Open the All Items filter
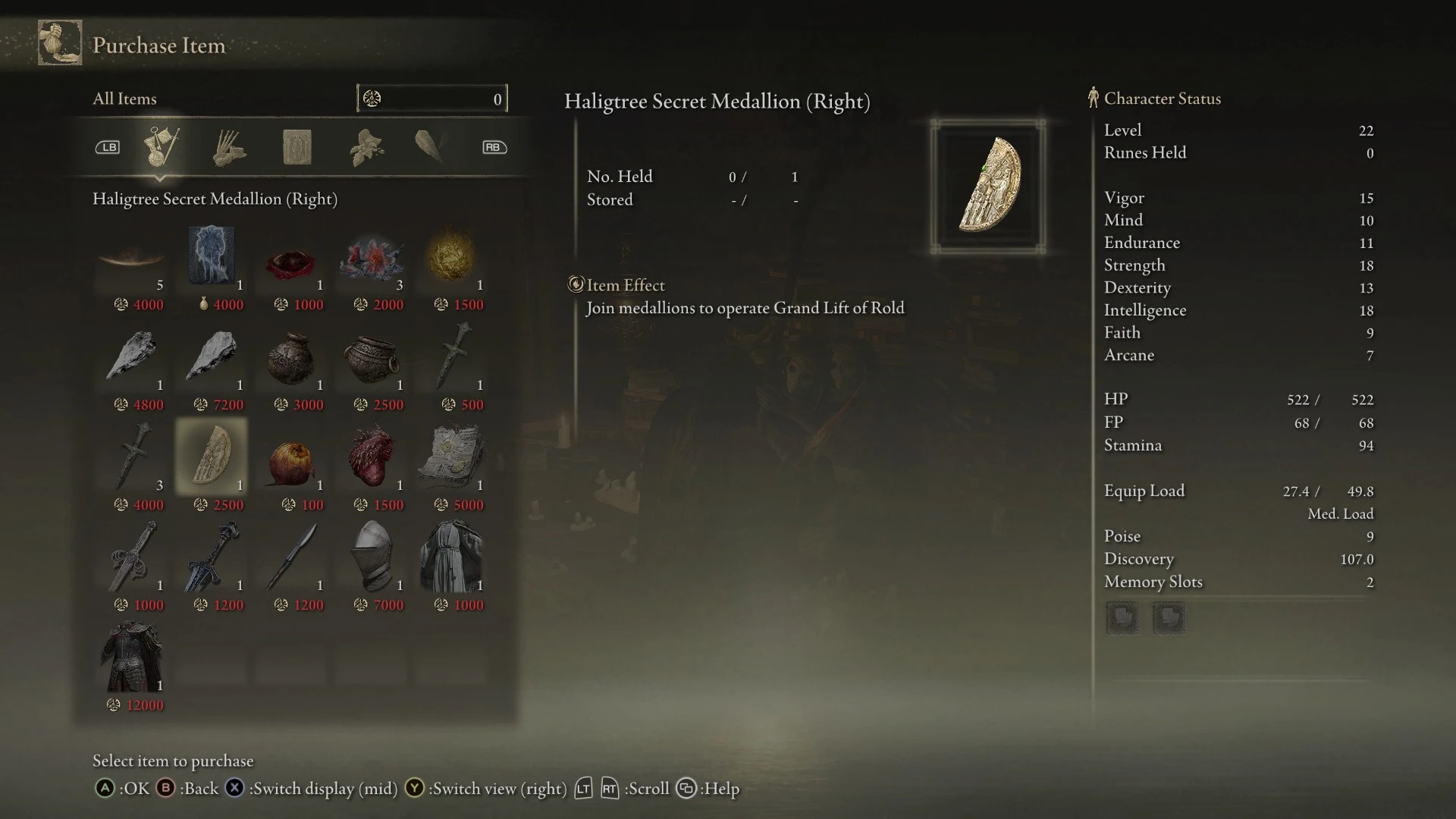This screenshot has height=819, width=1456. point(124,98)
